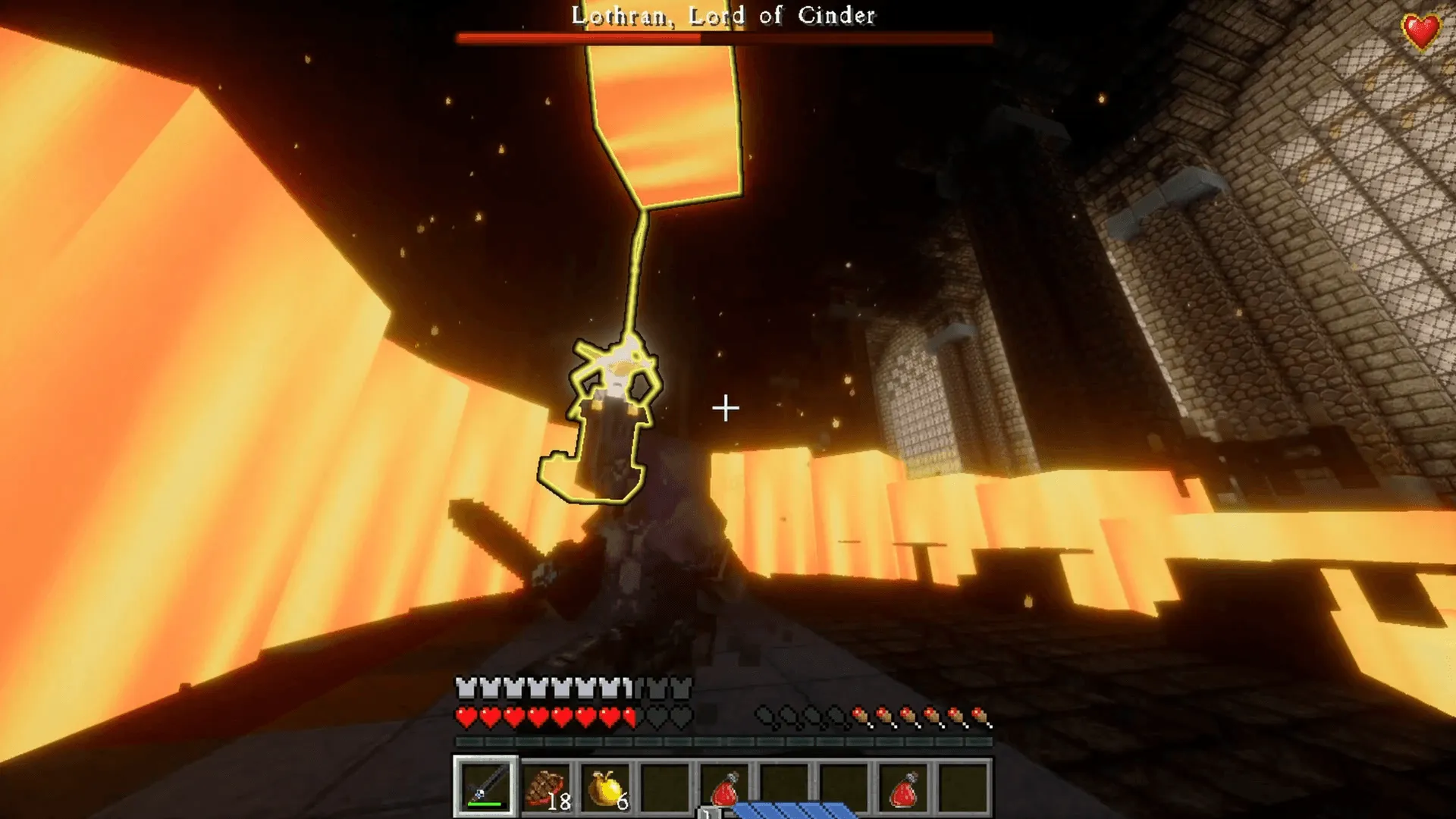1456x819 pixels.
Task: Click the item count 18 on the mutton stack
Action: coord(560,802)
